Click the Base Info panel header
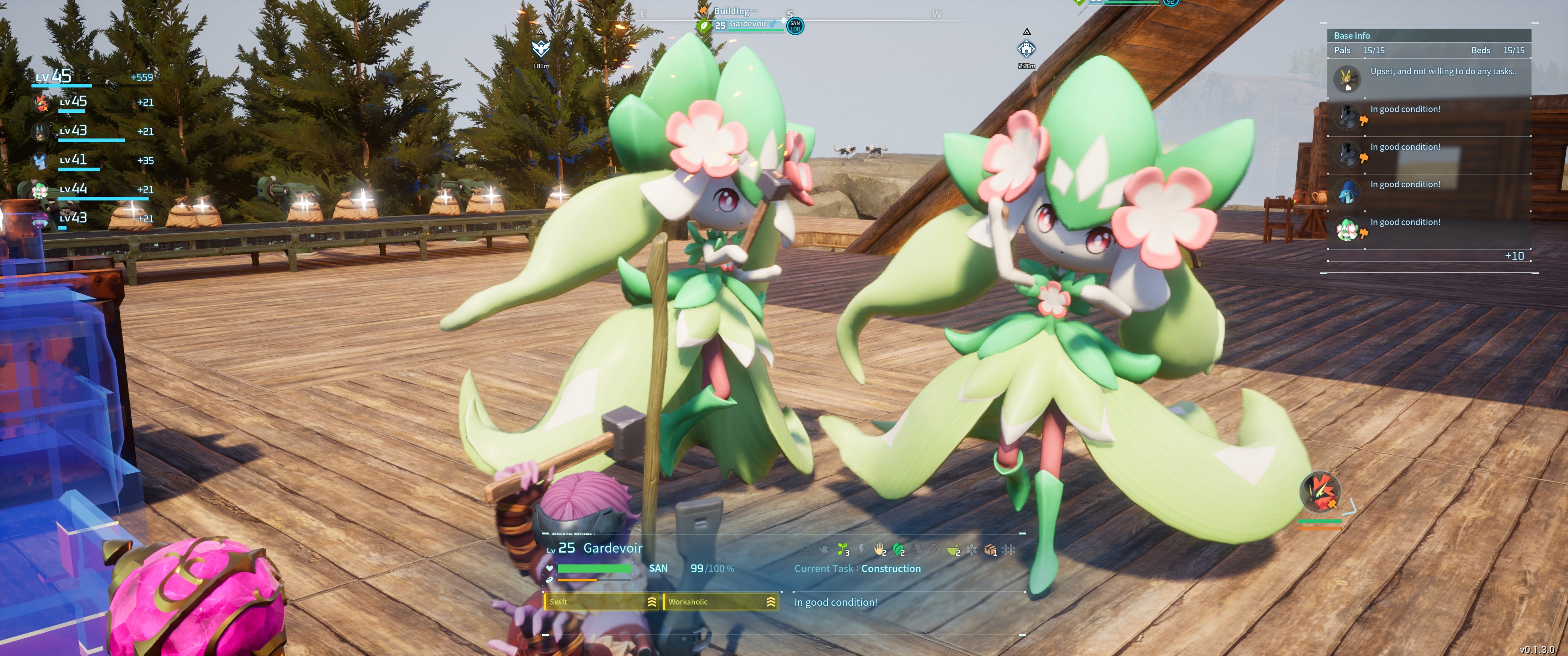This screenshot has width=1568, height=656. 1428,35
